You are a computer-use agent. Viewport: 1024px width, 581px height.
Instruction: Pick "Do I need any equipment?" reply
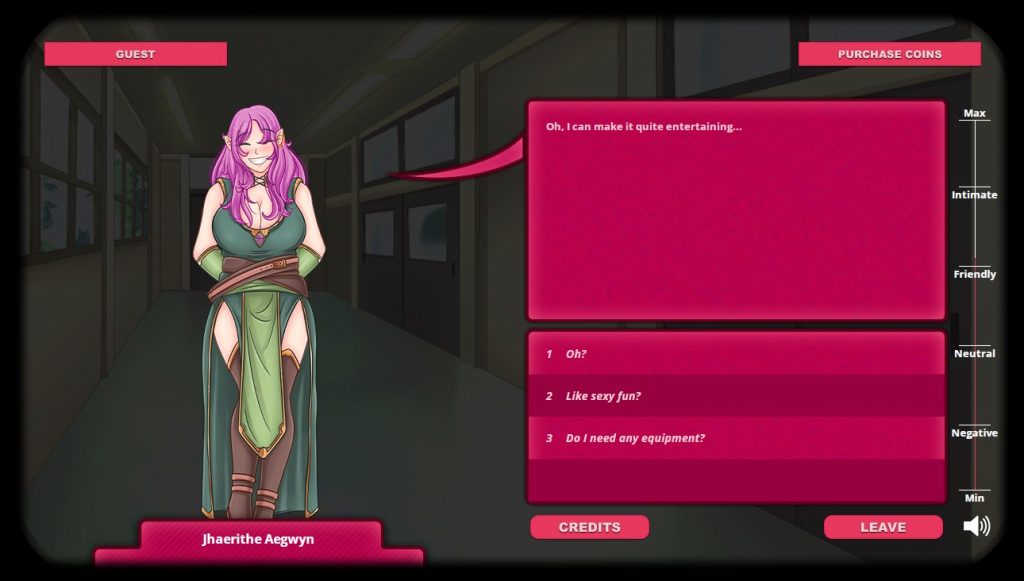click(x=735, y=438)
